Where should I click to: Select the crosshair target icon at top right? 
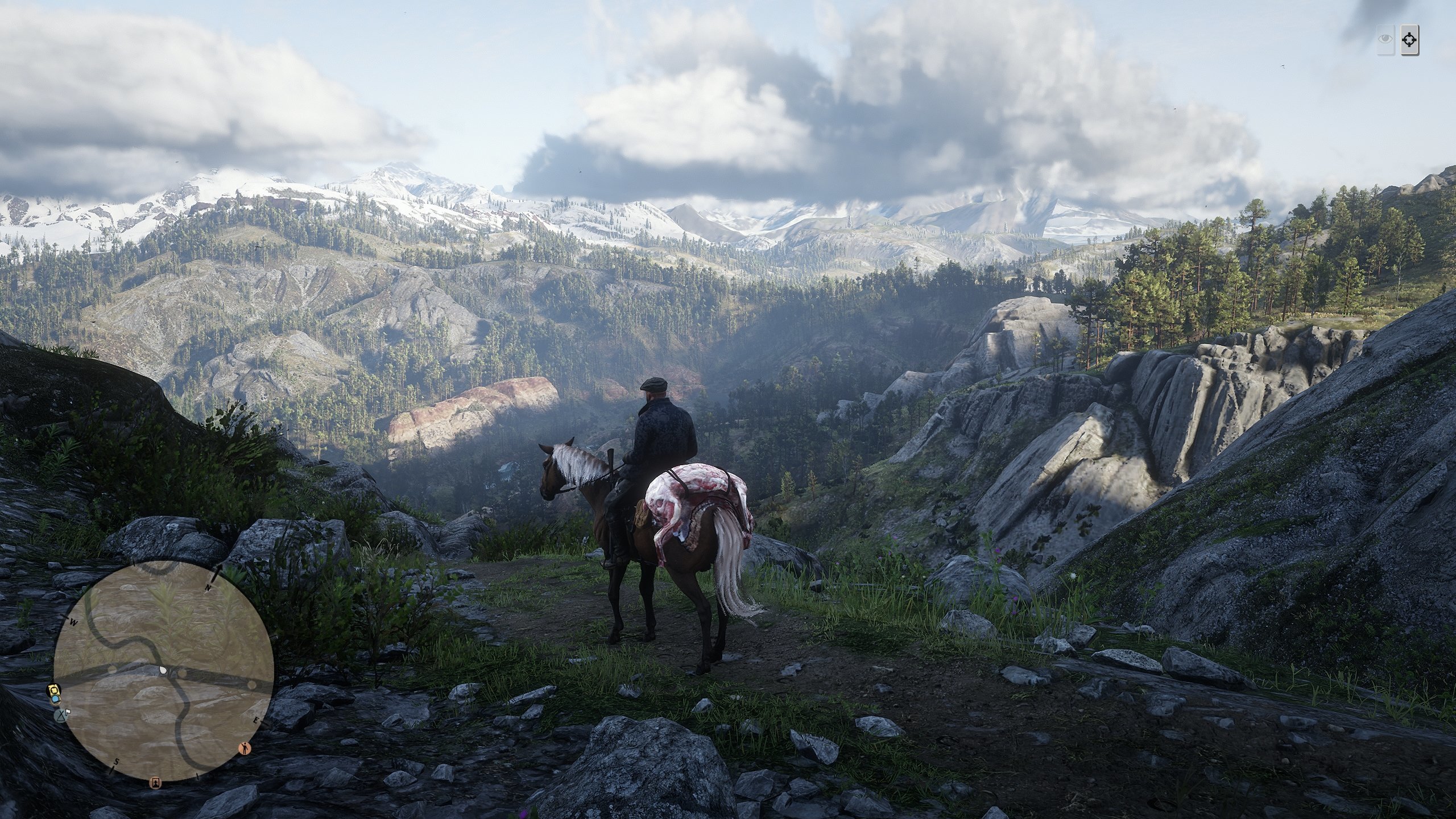[x=1409, y=40]
